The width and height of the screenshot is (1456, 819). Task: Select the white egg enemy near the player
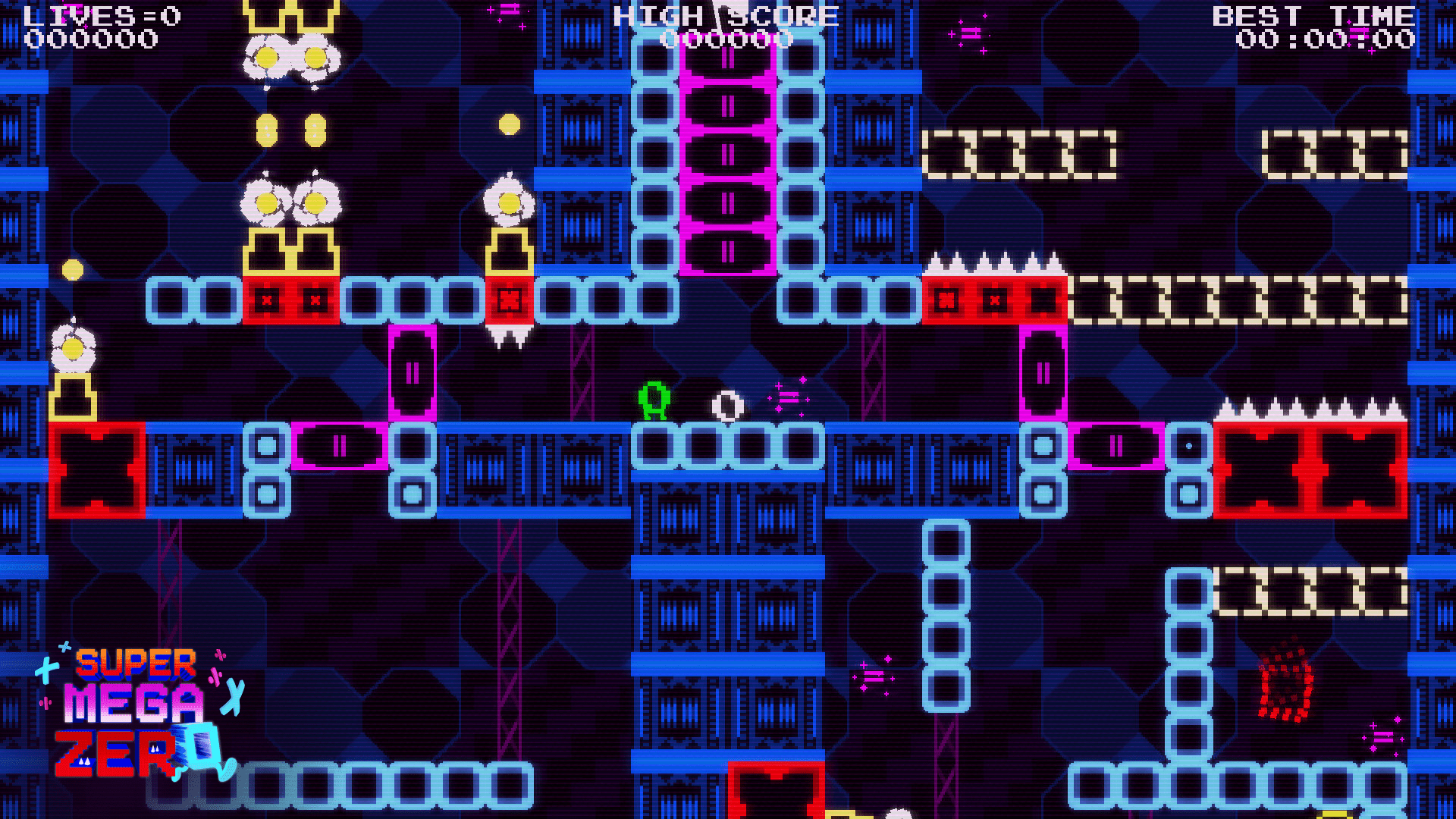pyautogui.click(x=724, y=404)
